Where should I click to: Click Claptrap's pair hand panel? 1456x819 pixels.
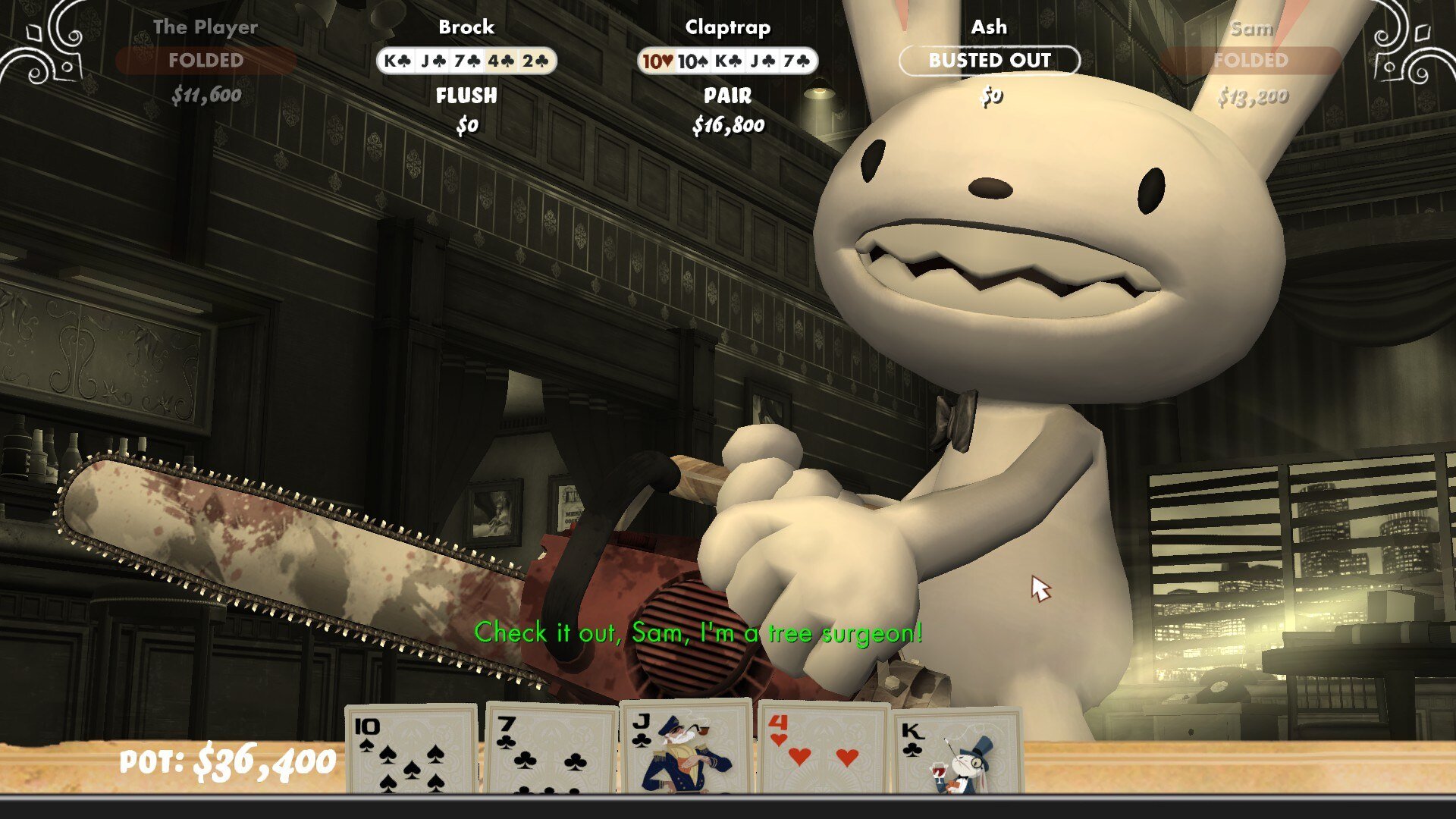click(x=727, y=61)
